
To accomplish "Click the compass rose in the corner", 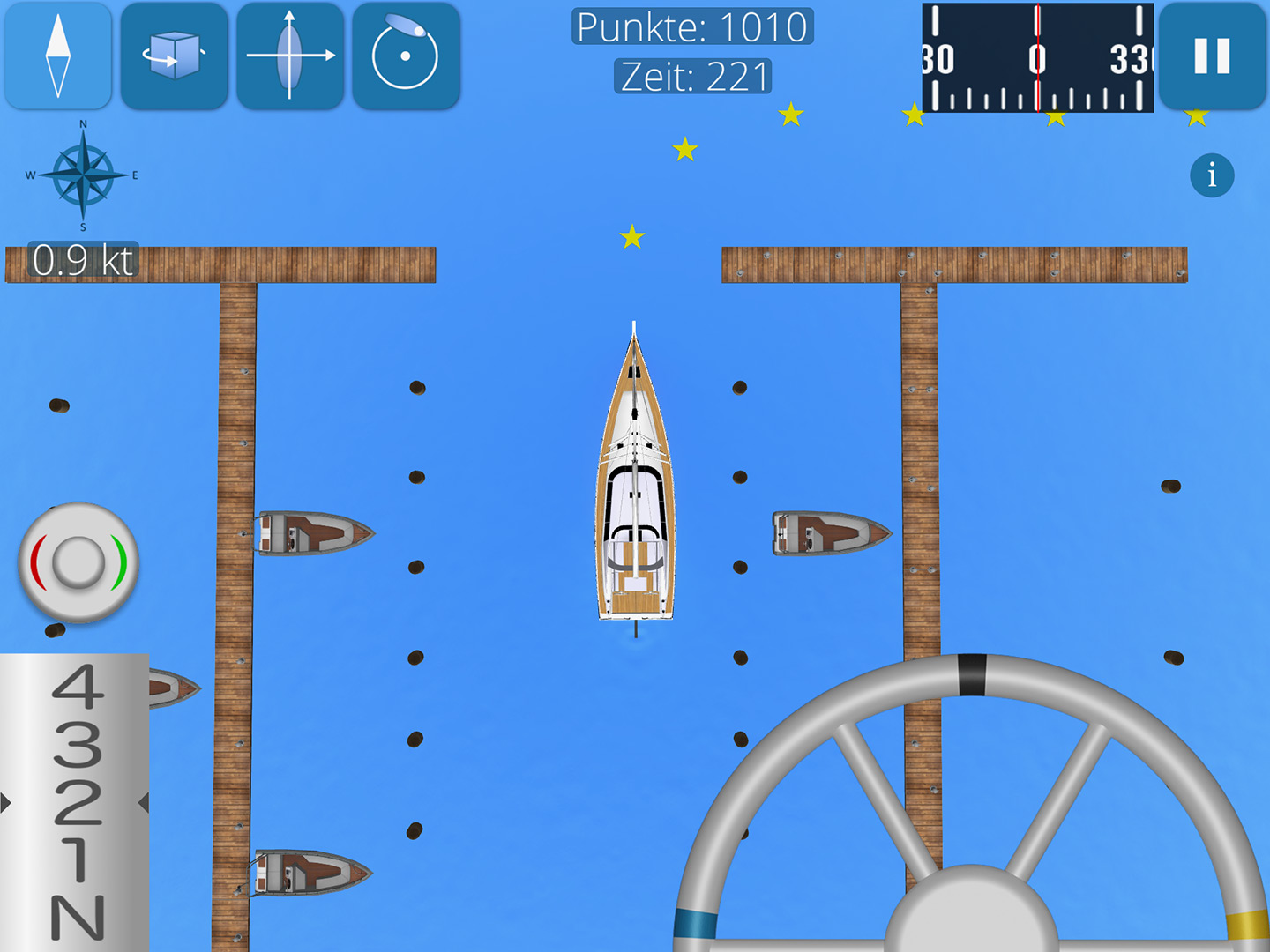I will click(x=82, y=175).
